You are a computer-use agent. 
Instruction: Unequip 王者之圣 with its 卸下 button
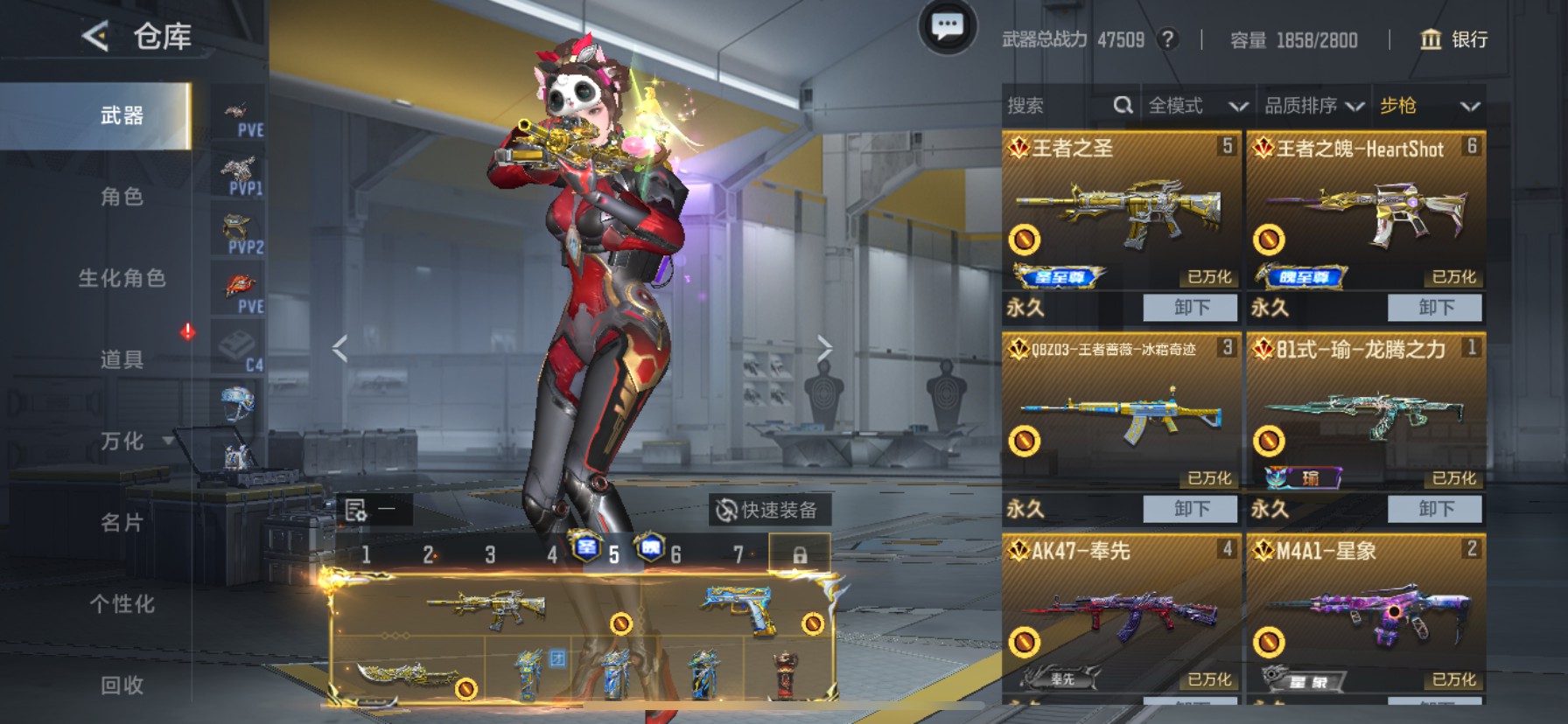coord(1191,308)
